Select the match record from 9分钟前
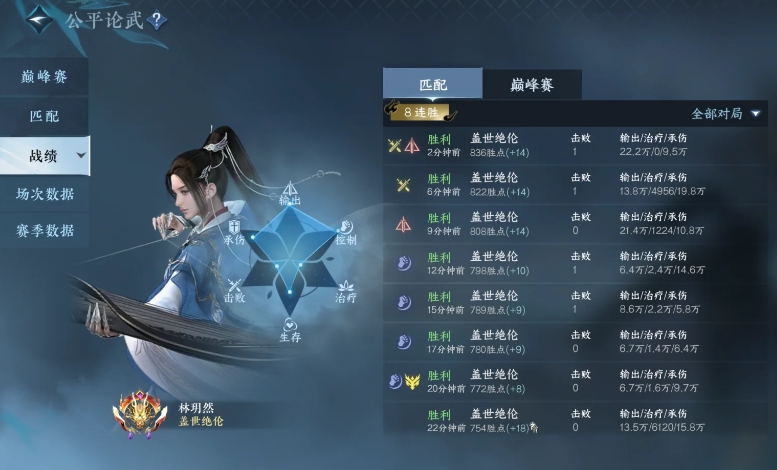This screenshot has width=777, height=470. tap(575, 223)
